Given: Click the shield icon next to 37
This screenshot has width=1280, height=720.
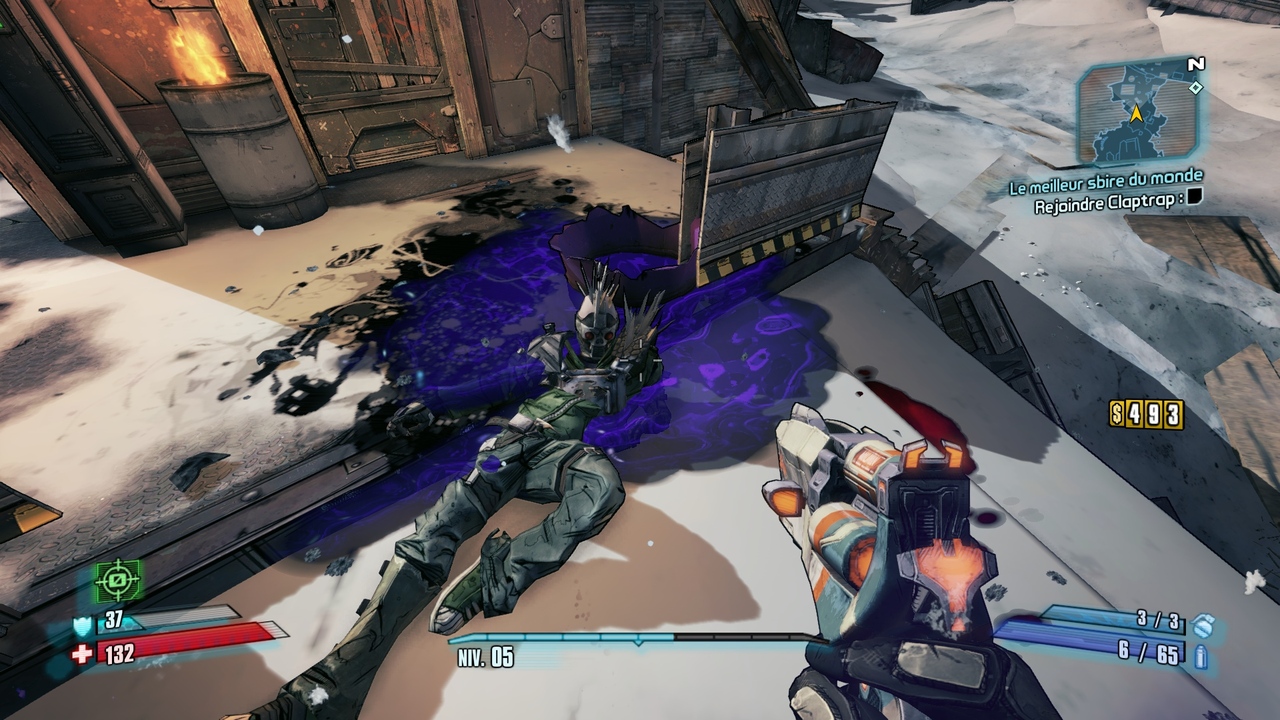Looking at the screenshot, I should 82,625.
